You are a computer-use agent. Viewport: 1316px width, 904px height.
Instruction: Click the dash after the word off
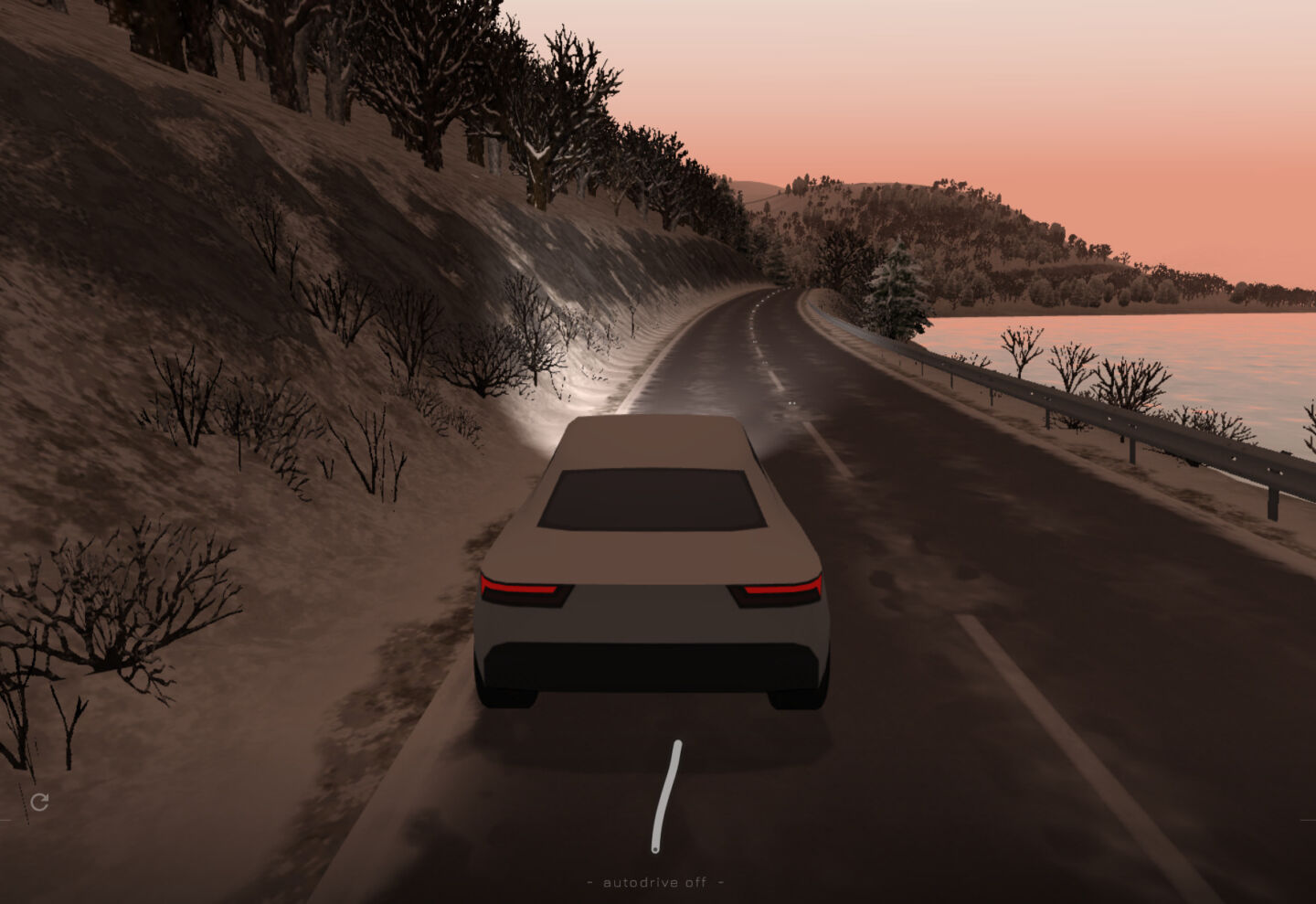pyautogui.click(x=721, y=881)
